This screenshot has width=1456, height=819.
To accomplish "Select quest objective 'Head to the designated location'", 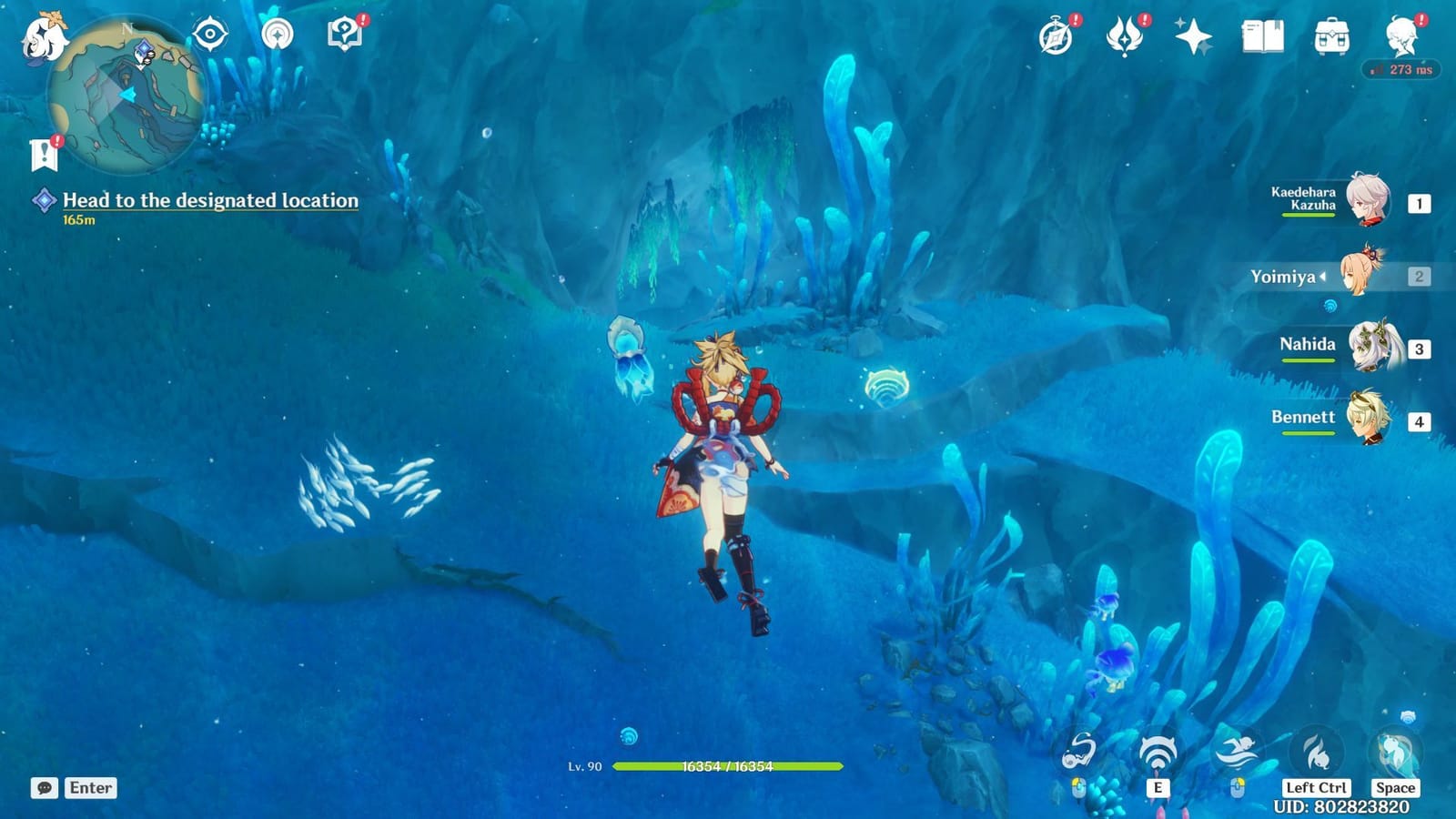I will 207,200.
